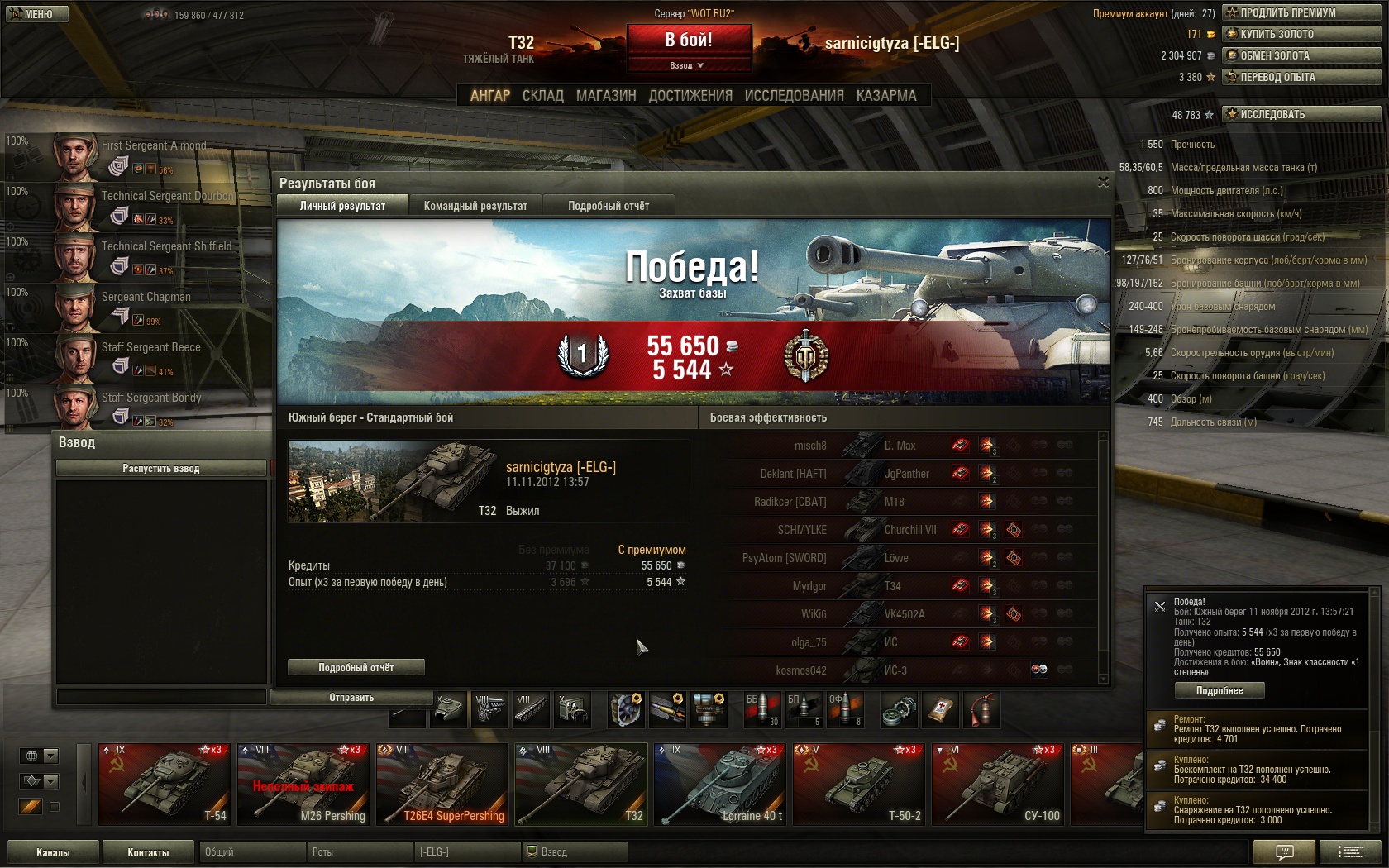
Task: Disband platoon with Распустить взвод
Action: 161,469
